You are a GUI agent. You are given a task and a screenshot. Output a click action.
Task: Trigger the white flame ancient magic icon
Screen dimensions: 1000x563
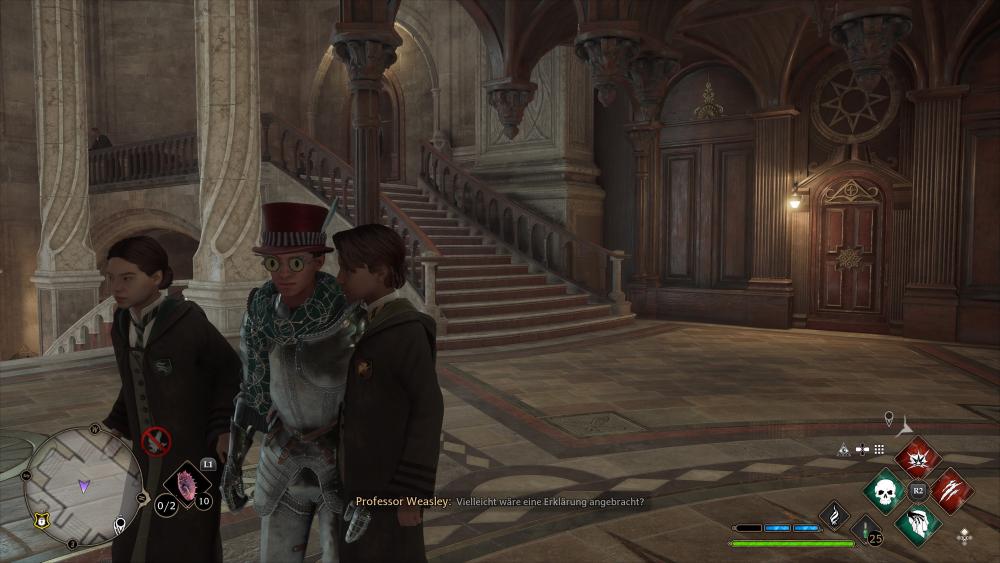pos(834,515)
